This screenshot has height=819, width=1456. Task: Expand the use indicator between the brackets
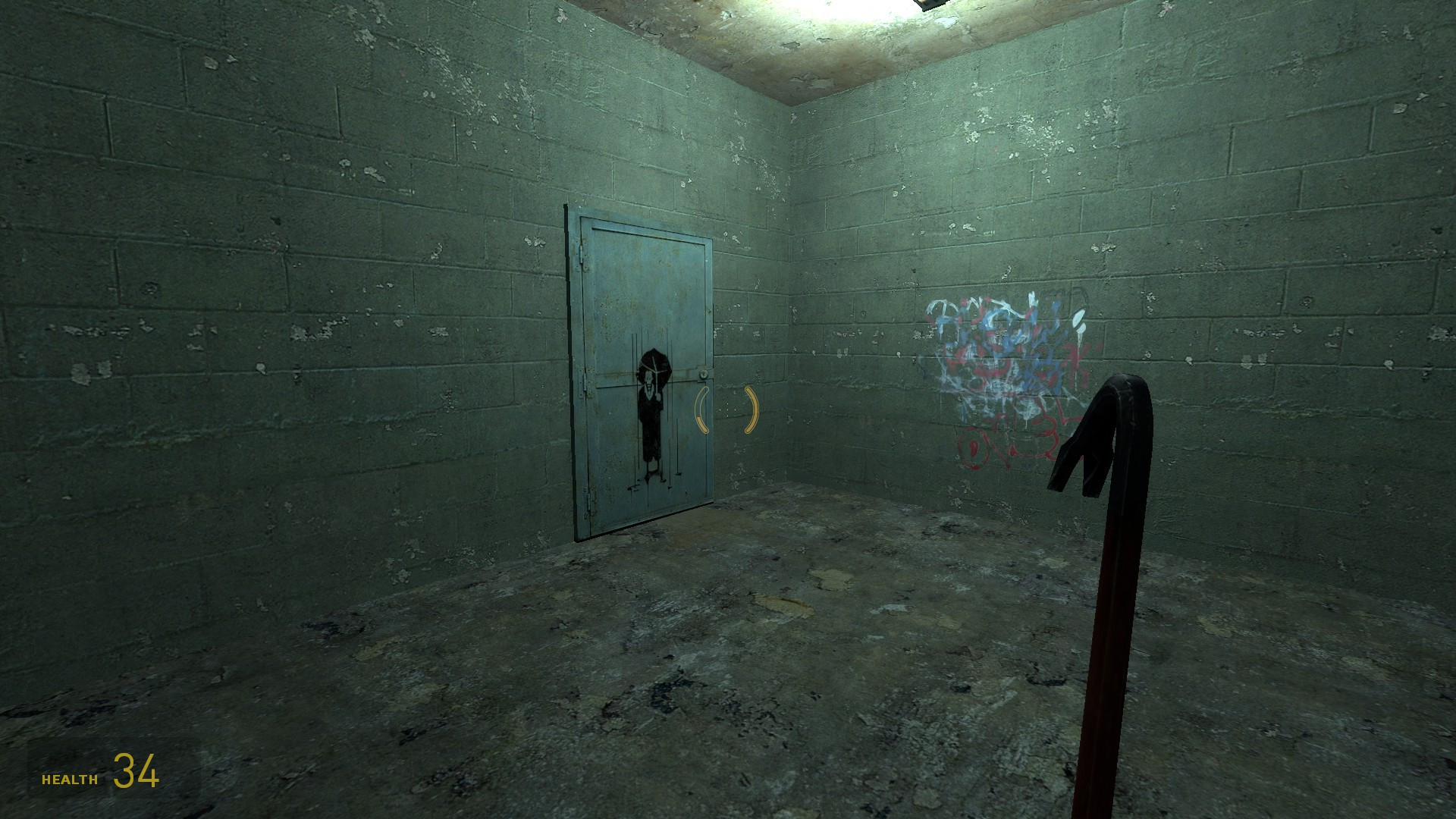point(726,409)
